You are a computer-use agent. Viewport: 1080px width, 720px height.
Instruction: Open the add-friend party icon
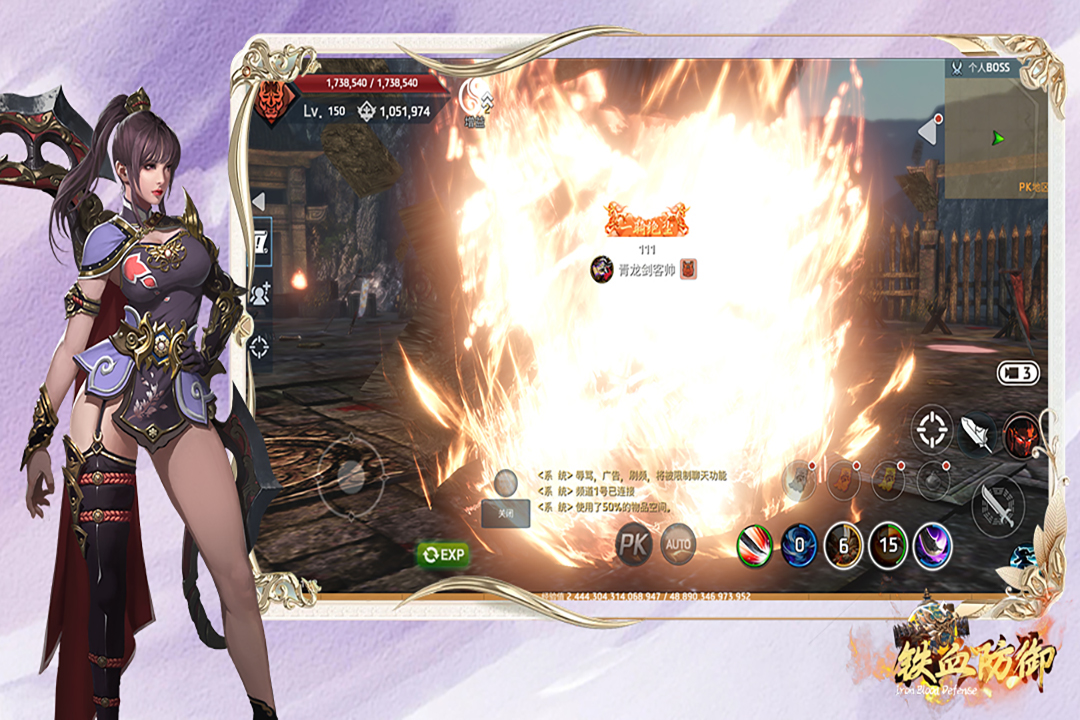pyautogui.click(x=260, y=294)
